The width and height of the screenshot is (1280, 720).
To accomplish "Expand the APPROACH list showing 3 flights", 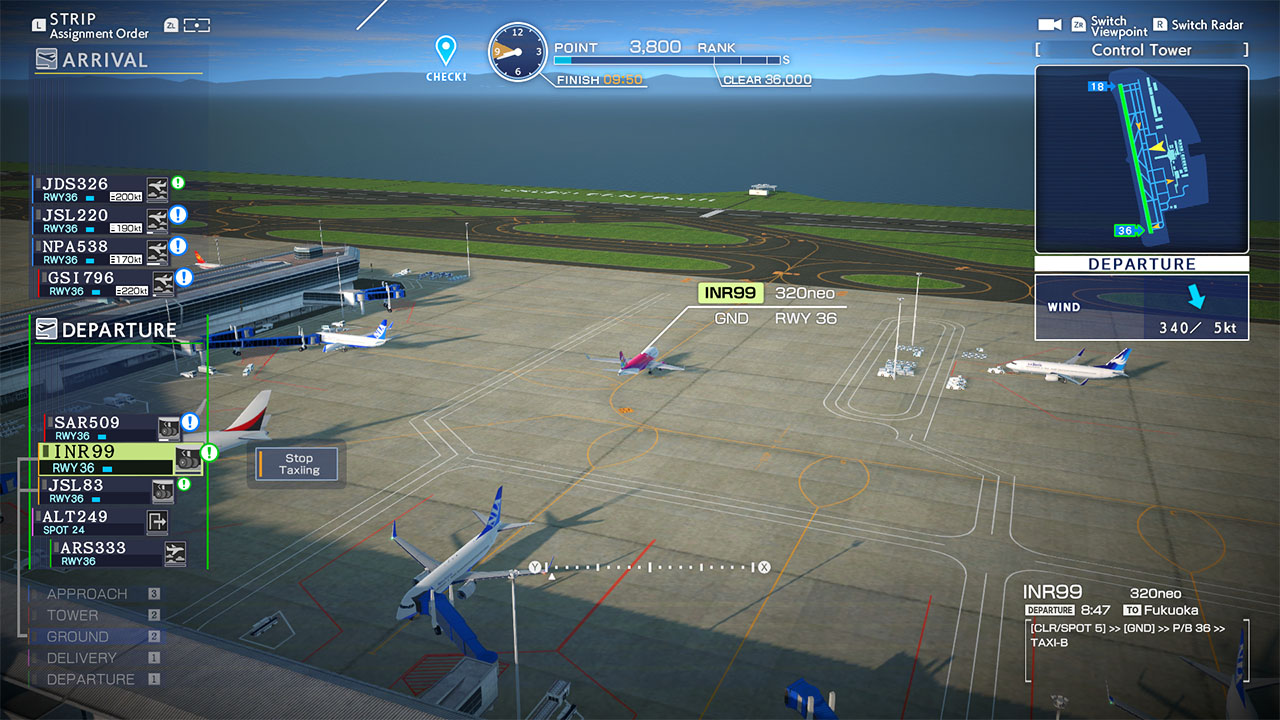I will click(87, 593).
